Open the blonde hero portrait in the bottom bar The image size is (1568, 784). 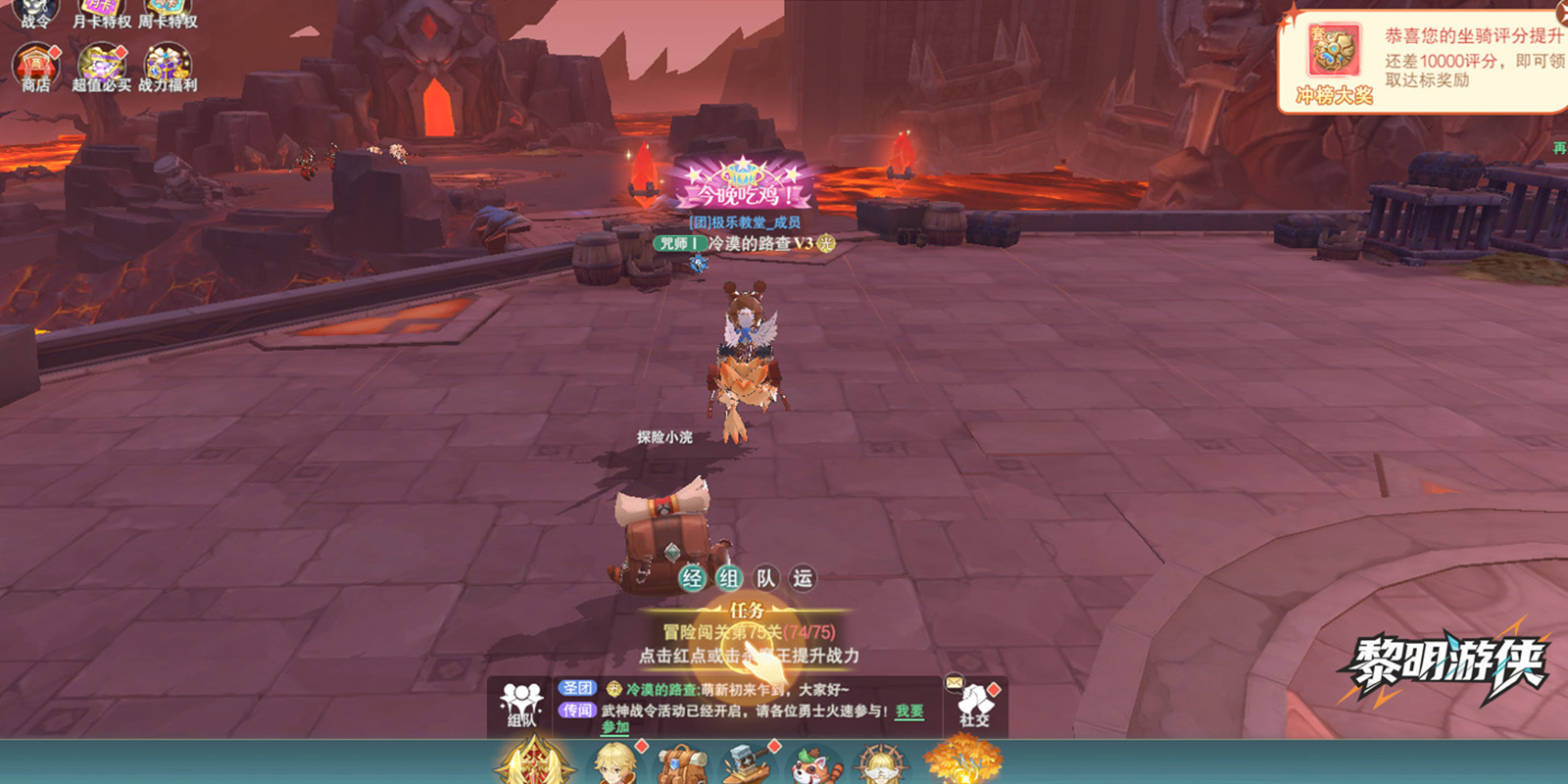coord(615,764)
